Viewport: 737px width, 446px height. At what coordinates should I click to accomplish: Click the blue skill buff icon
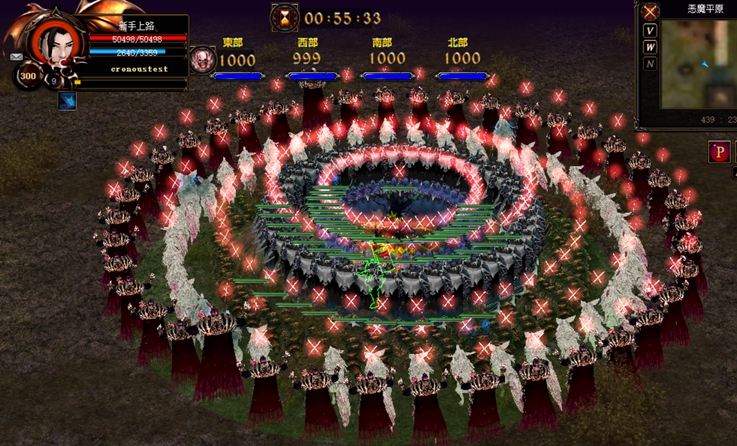(x=67, y=100)
